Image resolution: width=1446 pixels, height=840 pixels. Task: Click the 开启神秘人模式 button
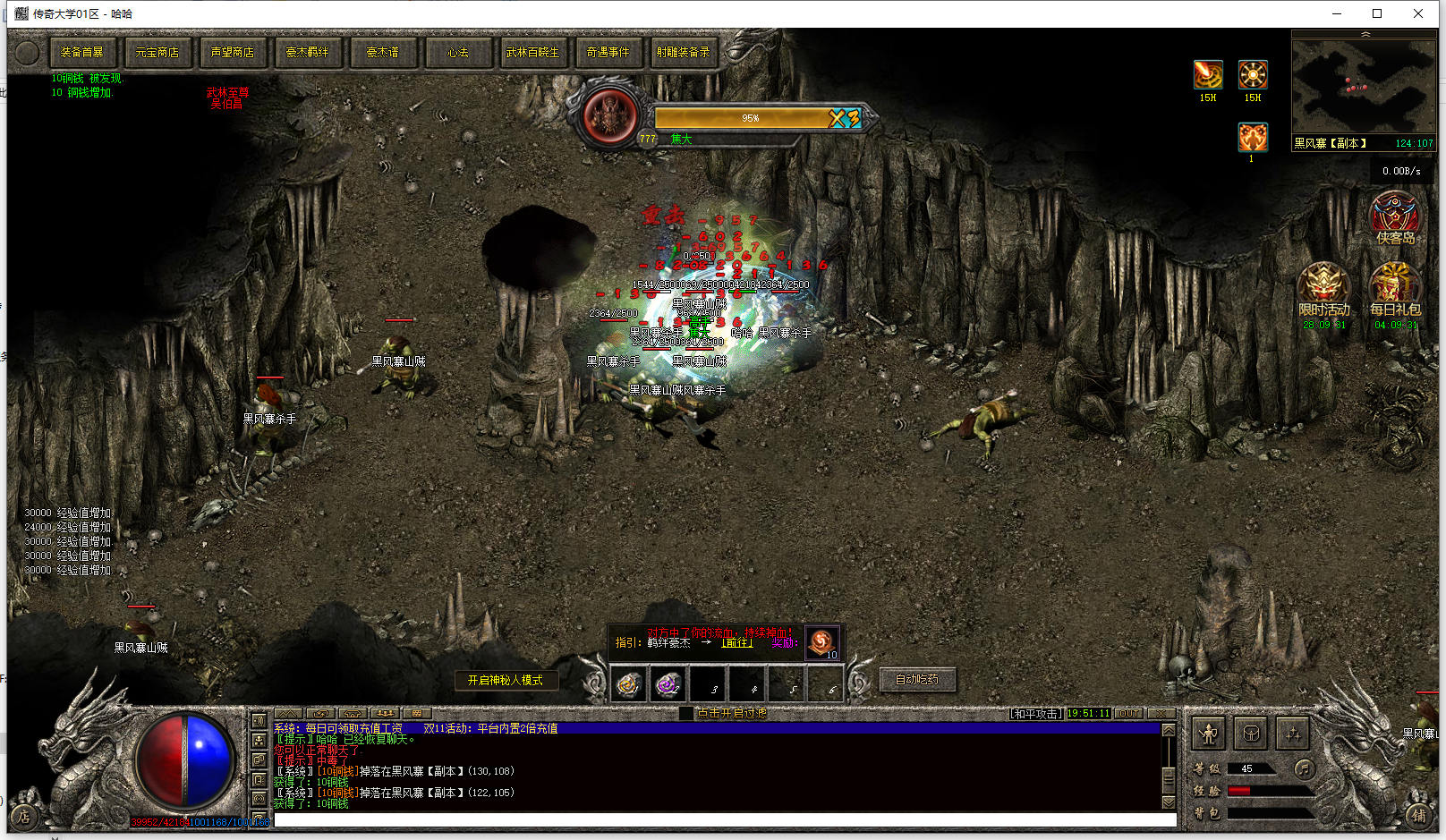(506, 681)
